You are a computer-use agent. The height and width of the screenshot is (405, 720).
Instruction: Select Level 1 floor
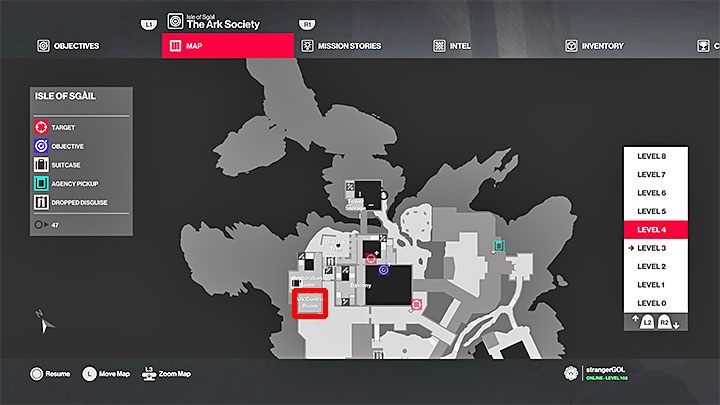coord(657,285)
